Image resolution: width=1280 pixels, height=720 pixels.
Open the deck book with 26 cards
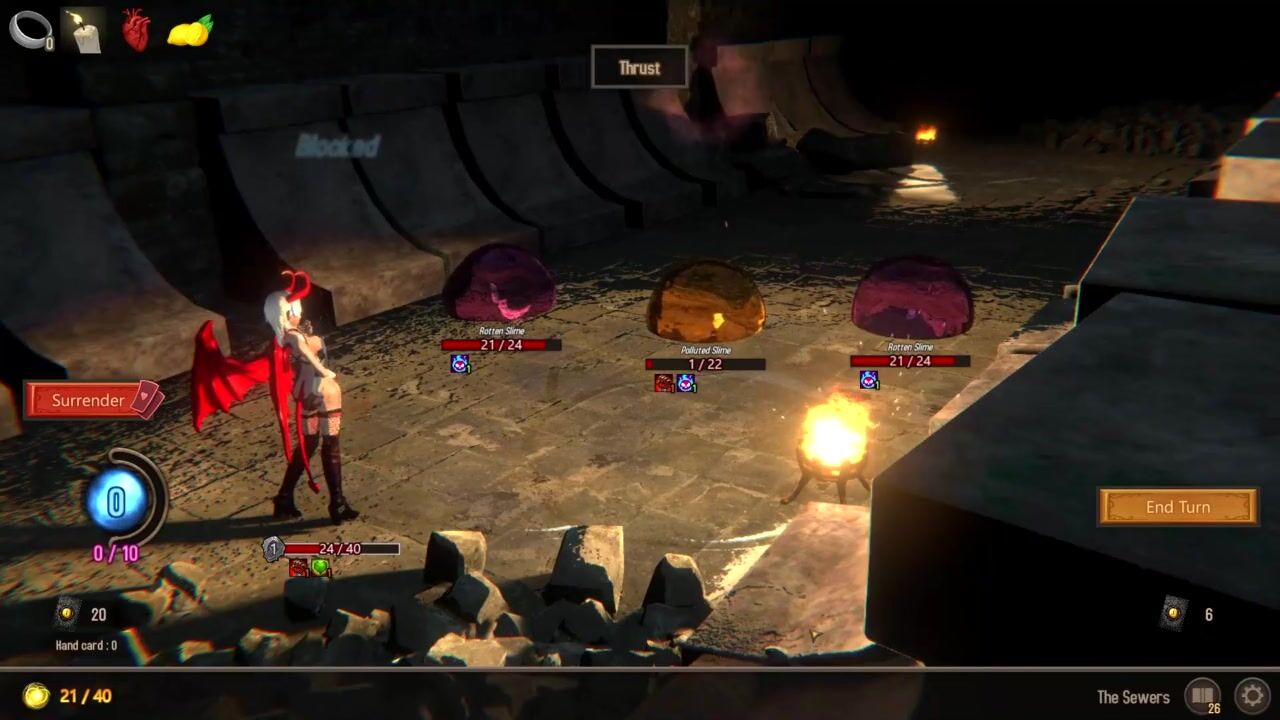[x=1203, y=695]
